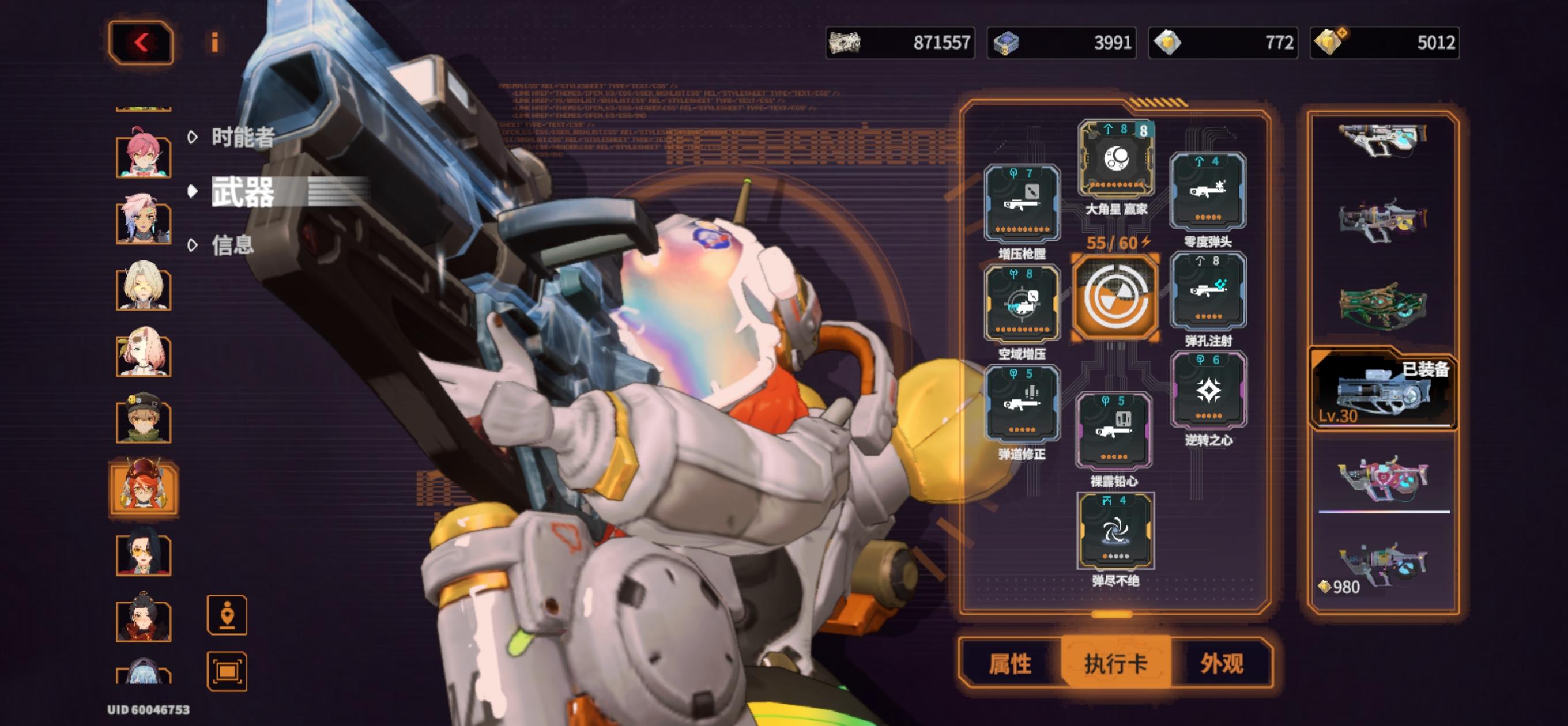Screen dimensions: 1568x726
Task: Choose the 零度弹头 card
Action: (1208, 191)
